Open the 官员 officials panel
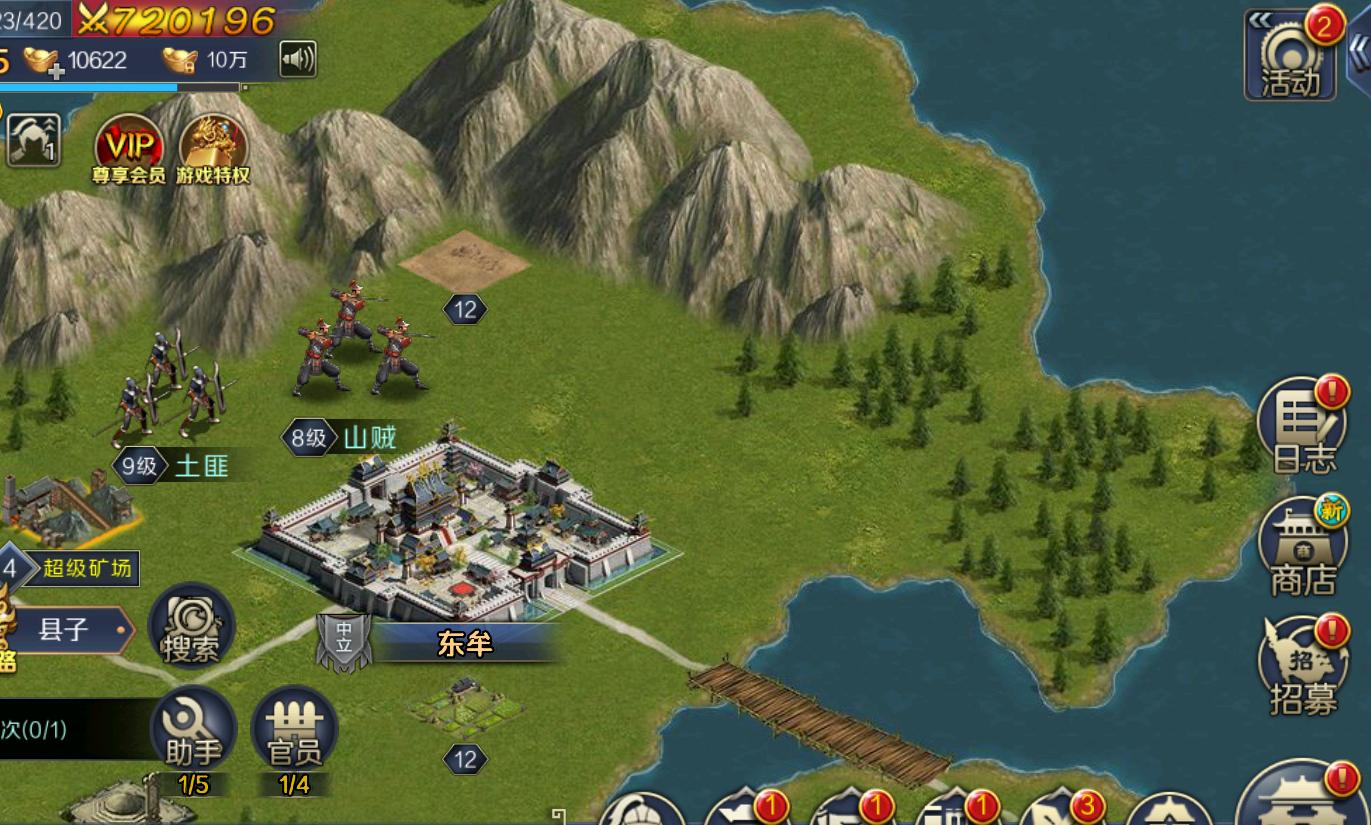 tap(294, 730)
